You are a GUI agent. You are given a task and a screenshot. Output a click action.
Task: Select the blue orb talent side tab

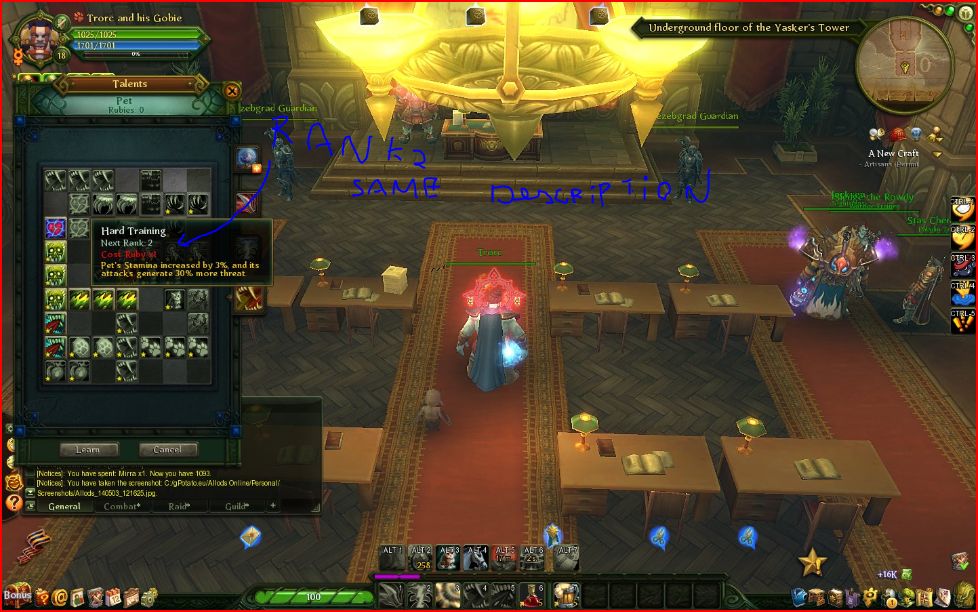(x=247, y=158)
